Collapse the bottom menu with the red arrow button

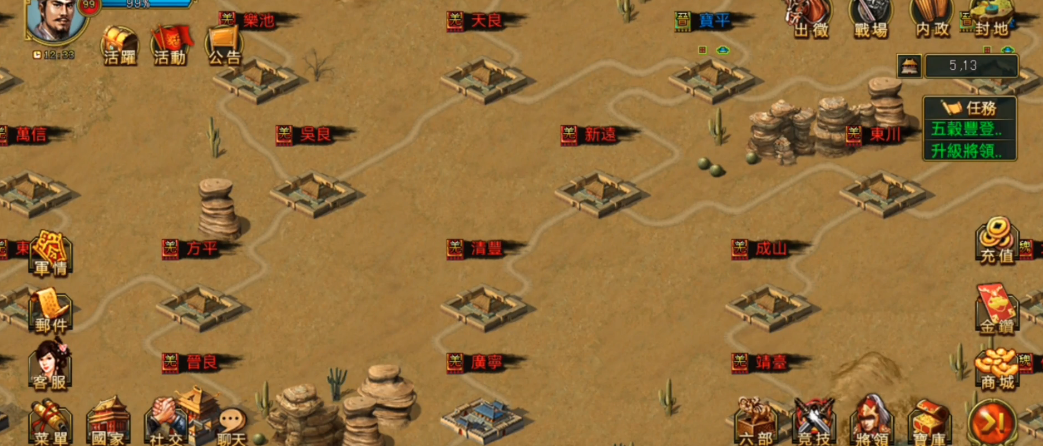click(991, 421)
